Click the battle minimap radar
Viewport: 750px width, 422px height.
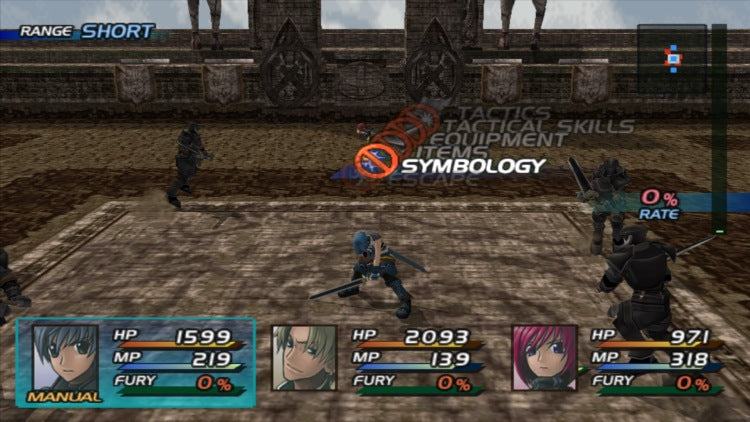tap(672, 58)
